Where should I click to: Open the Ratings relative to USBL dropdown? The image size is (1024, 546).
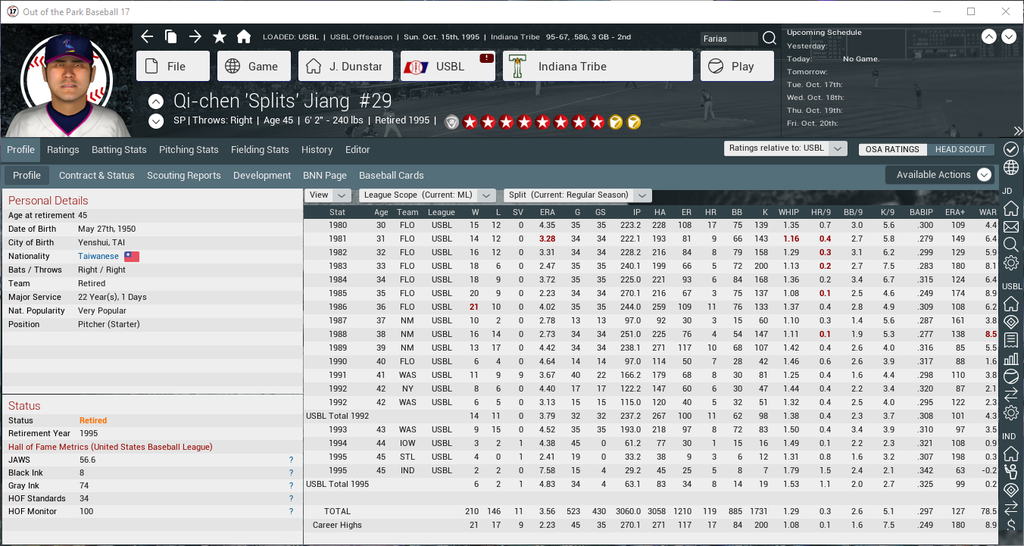(x=787, y=149)
